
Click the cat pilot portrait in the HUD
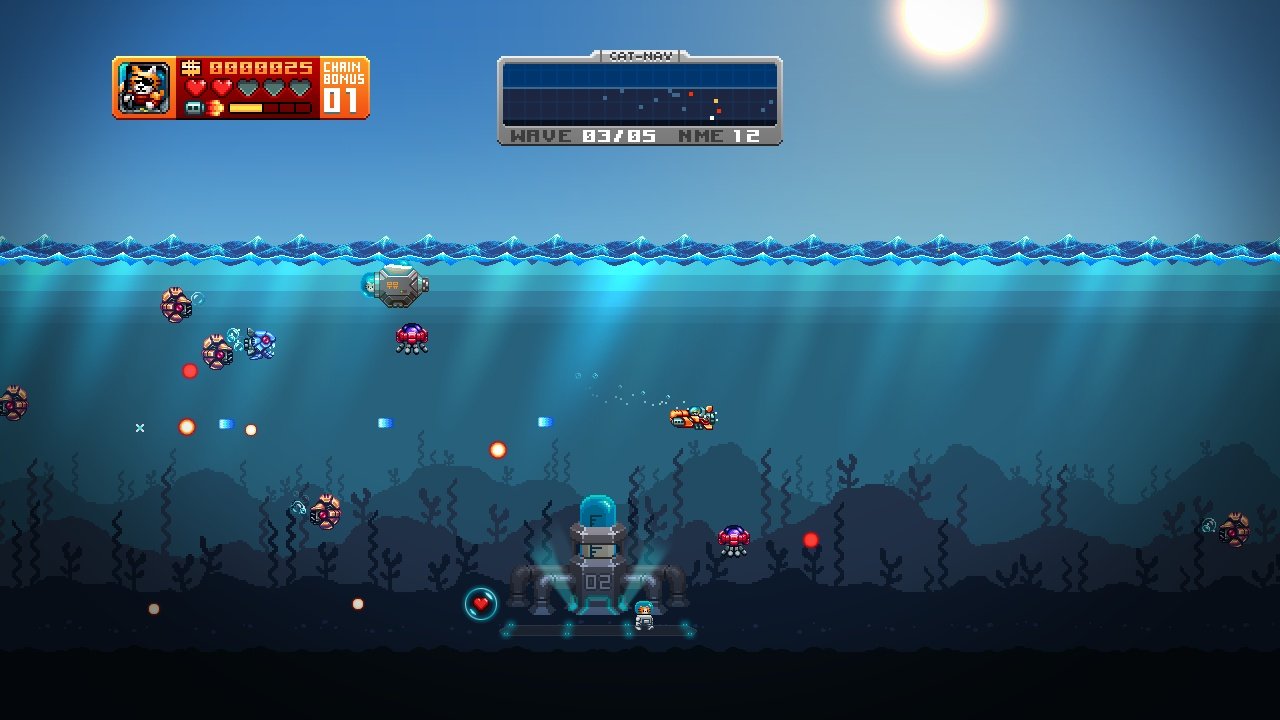[x=143, y=88]
